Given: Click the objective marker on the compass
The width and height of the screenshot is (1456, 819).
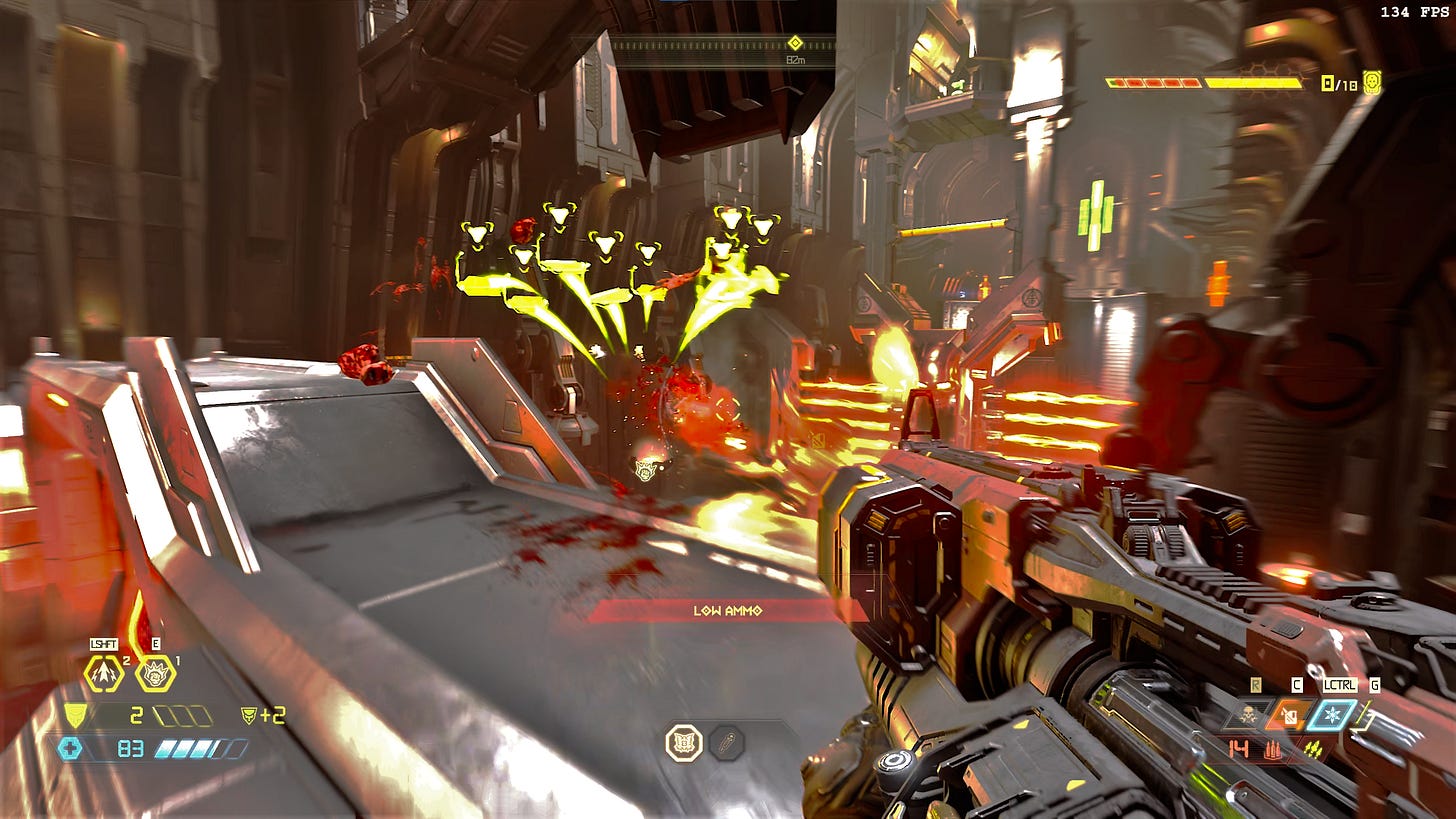Looking at the screenshot, I should (795, 42).
